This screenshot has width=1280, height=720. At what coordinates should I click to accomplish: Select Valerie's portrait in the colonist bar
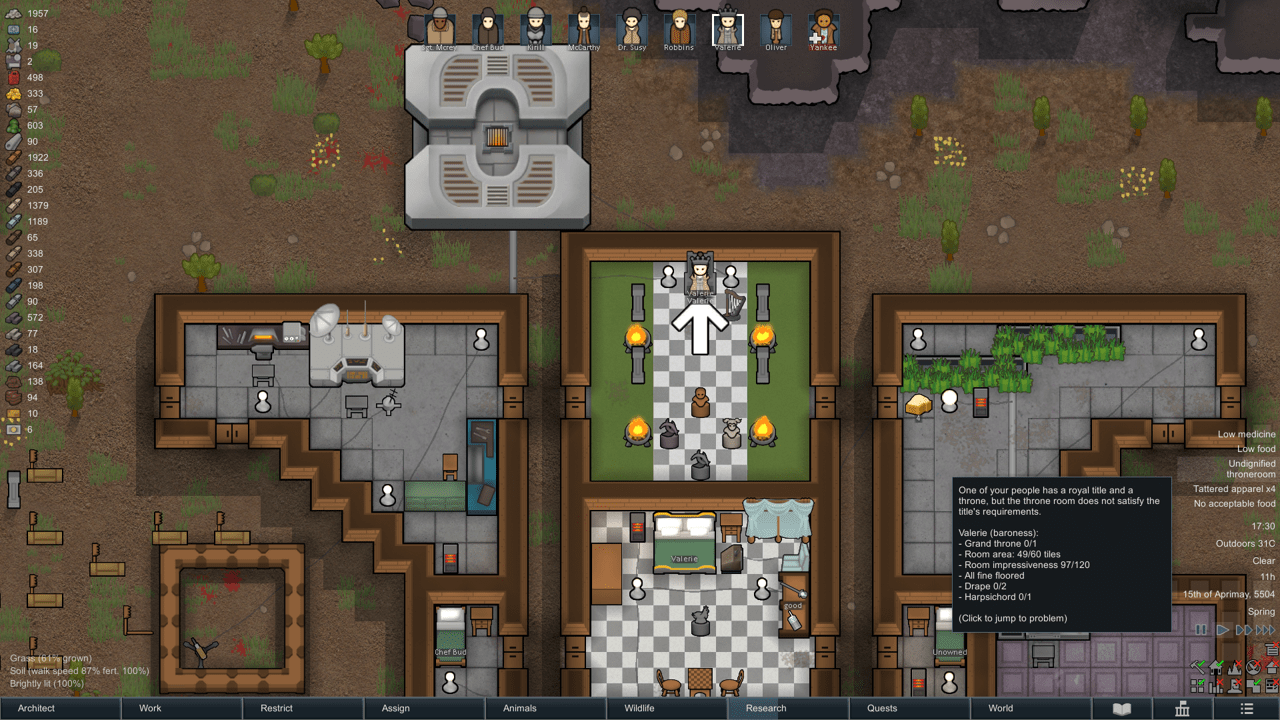[x=727, y=28]
